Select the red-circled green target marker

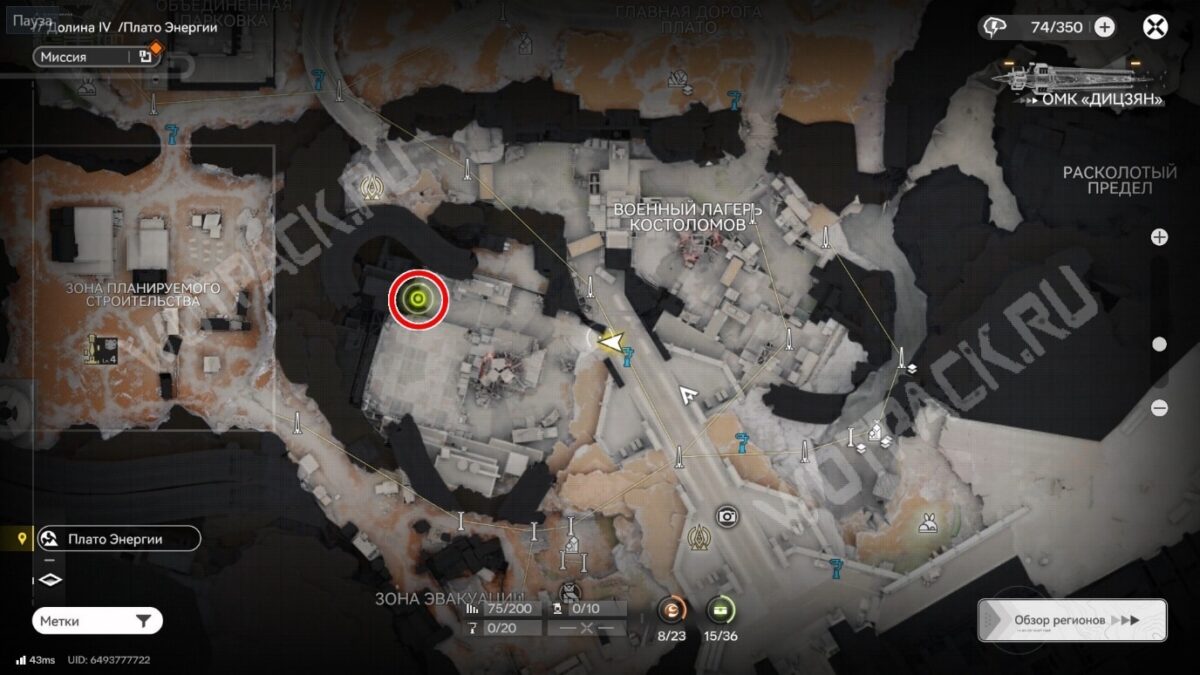(x=418, y=298)
